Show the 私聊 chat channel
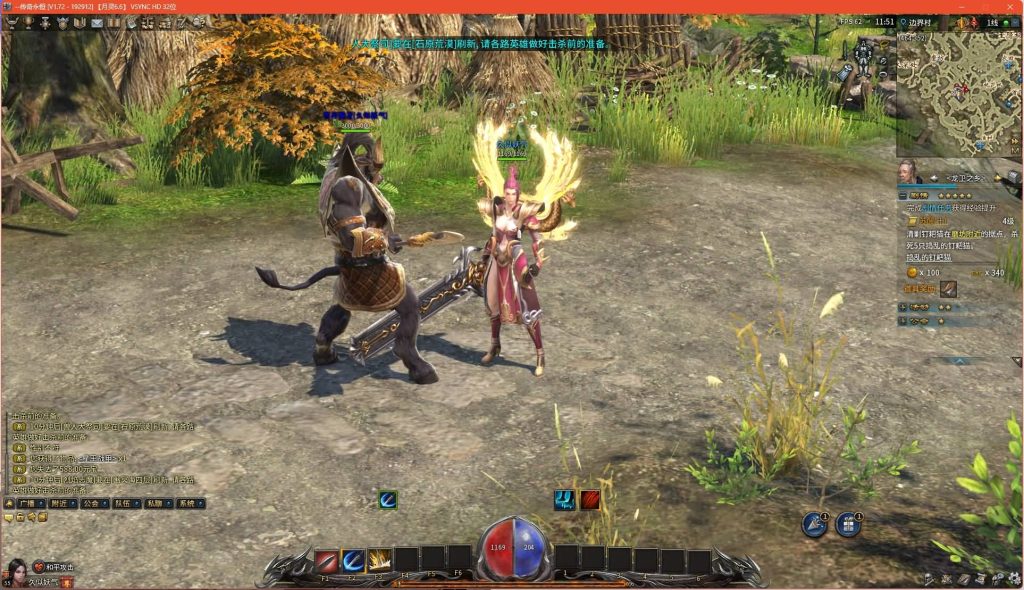This screenshot has width=1024, height=590. pos(157,504)
